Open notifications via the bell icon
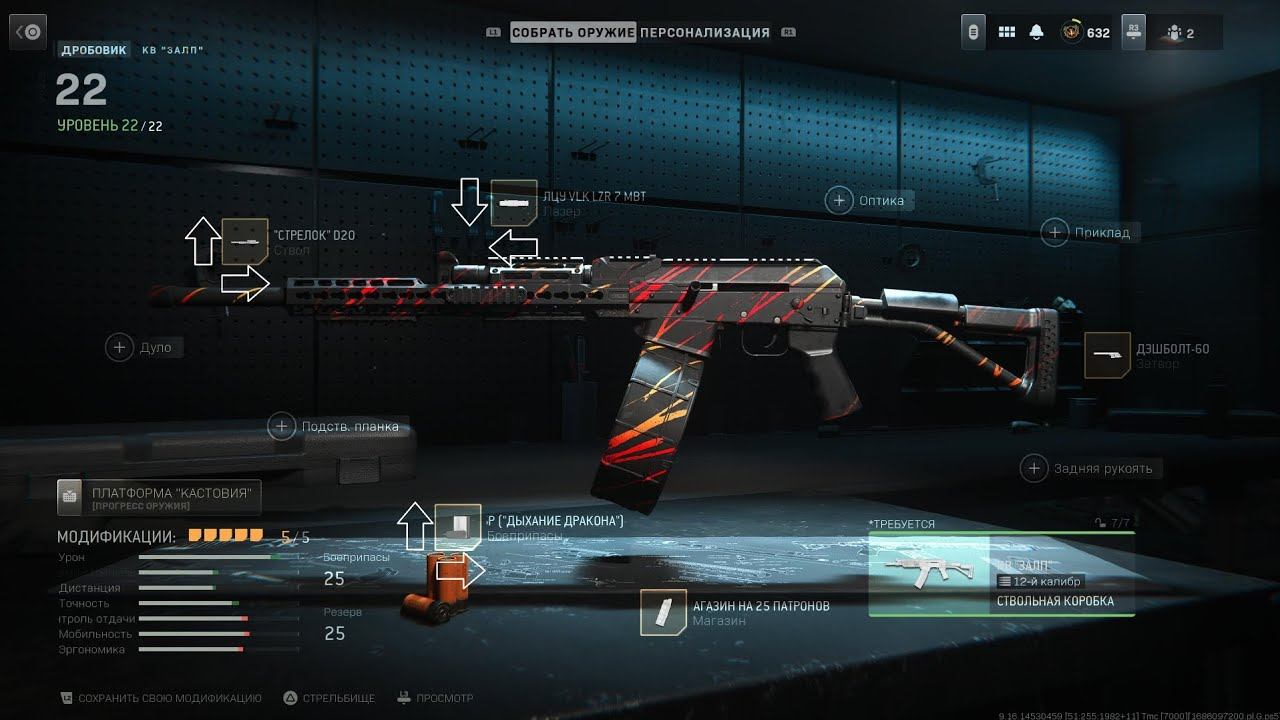 [x=1036, y=33]
